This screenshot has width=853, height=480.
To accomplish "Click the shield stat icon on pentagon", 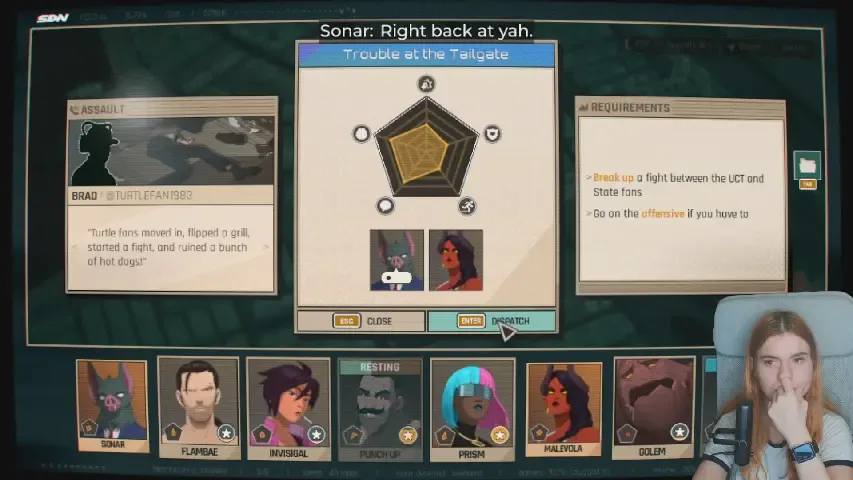I will [492, 134].
